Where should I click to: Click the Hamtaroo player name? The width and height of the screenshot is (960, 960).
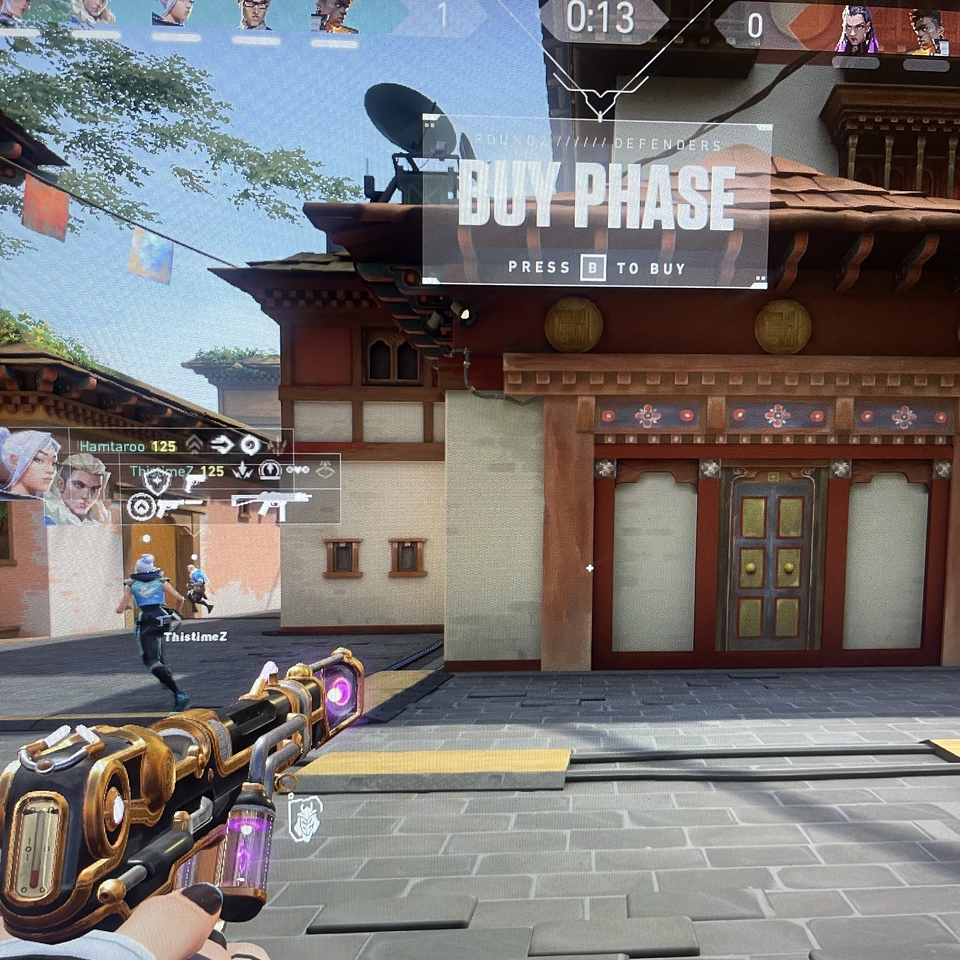pos(111,445)
